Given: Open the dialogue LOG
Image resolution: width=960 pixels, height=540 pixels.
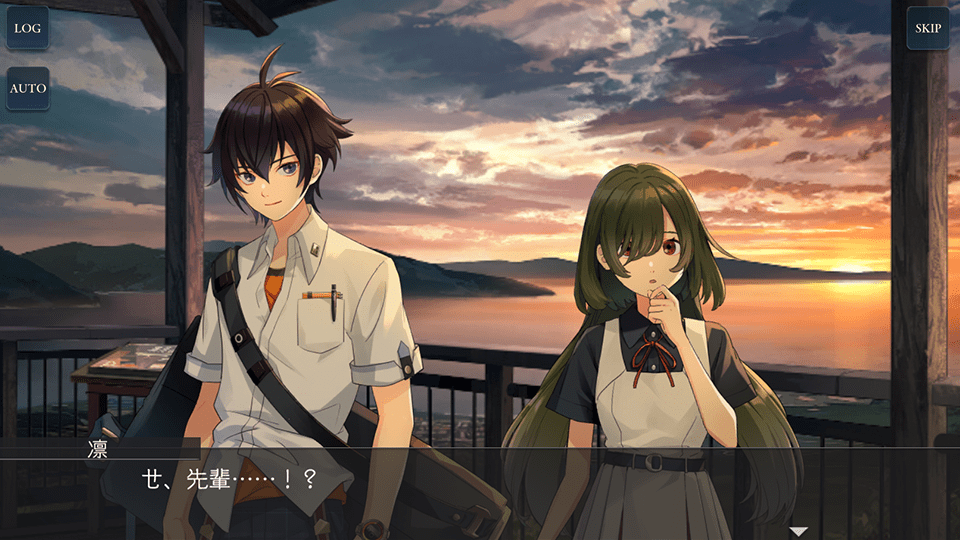Looking at the screenshot, I should (x=28, y=28).
